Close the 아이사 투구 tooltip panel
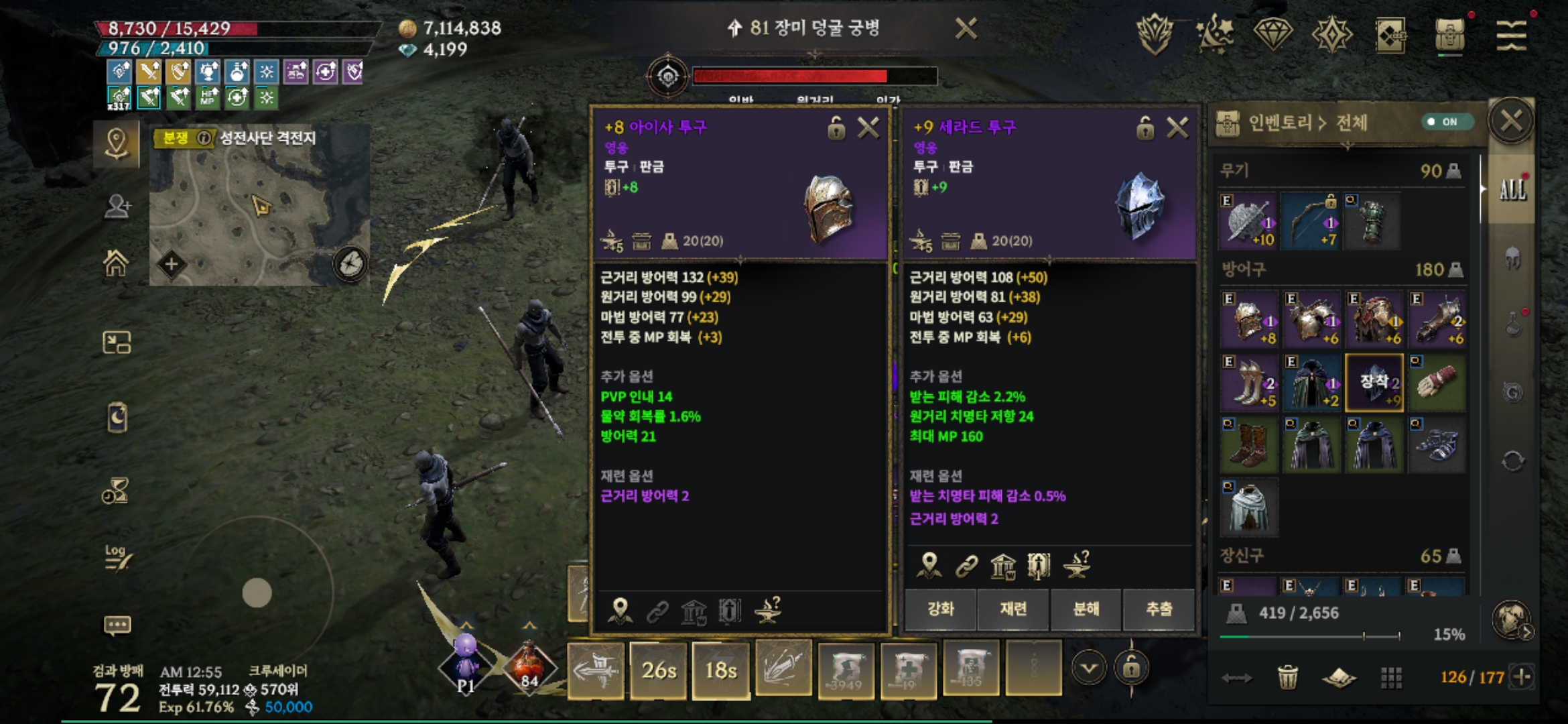Screen dimensions: 1568x724 (868, 127)
